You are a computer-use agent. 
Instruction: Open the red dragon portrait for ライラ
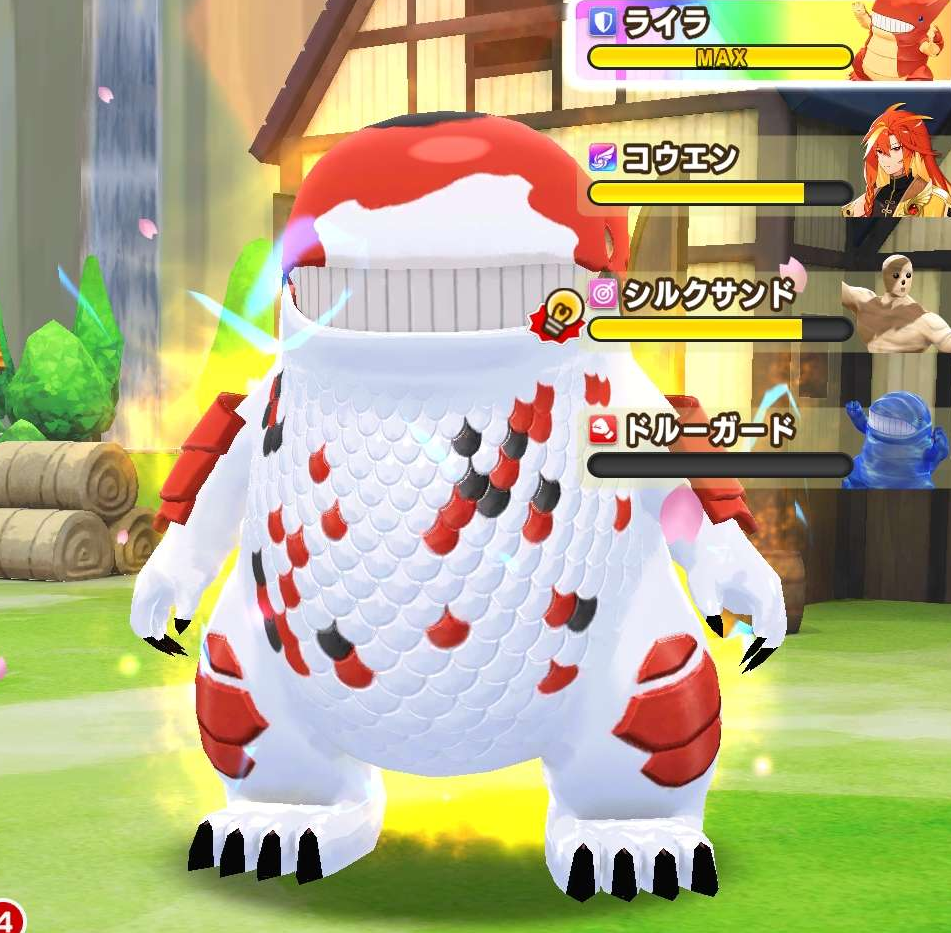click(x=899, y=40)
